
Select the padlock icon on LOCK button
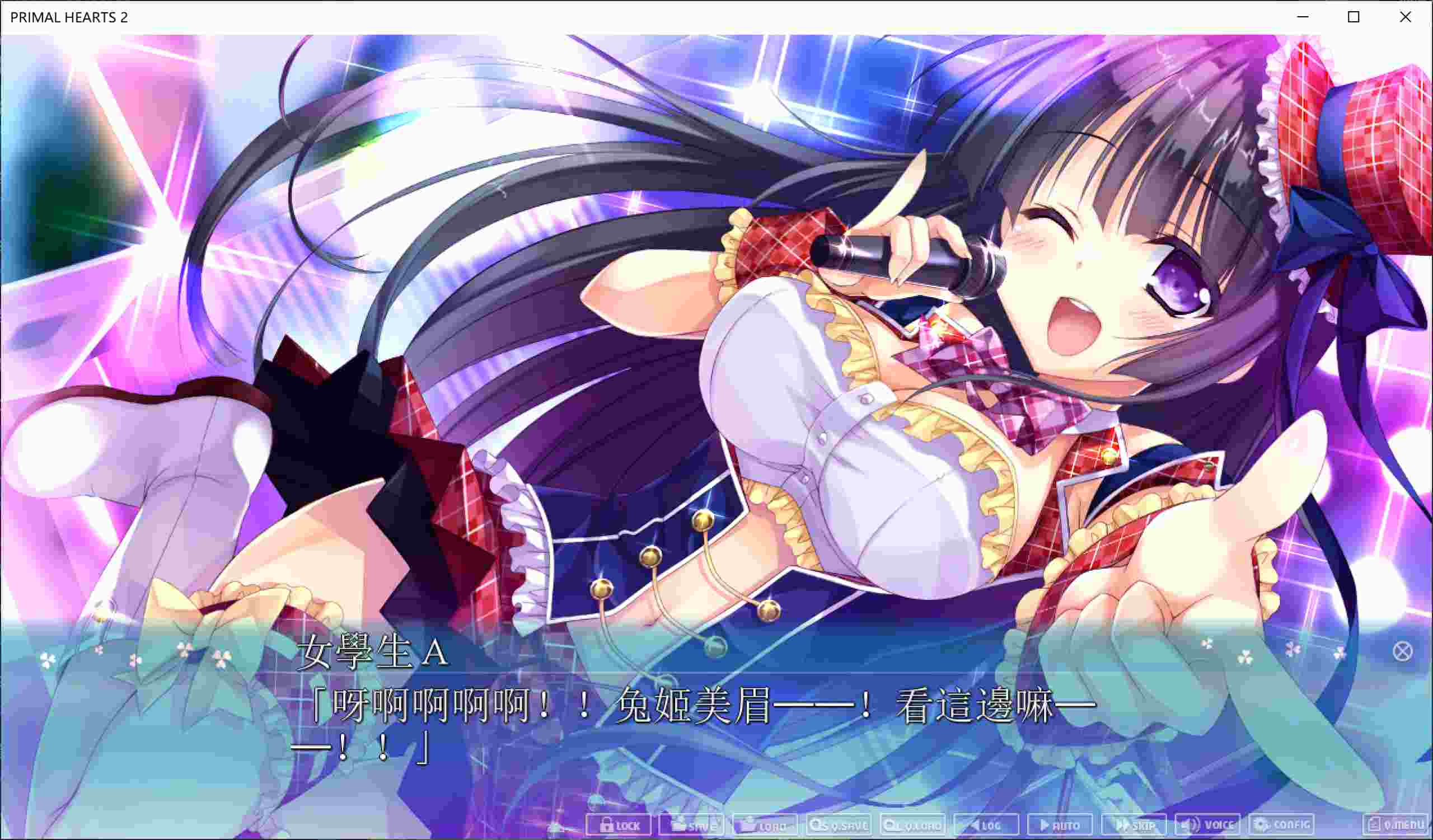pos(607,826)
